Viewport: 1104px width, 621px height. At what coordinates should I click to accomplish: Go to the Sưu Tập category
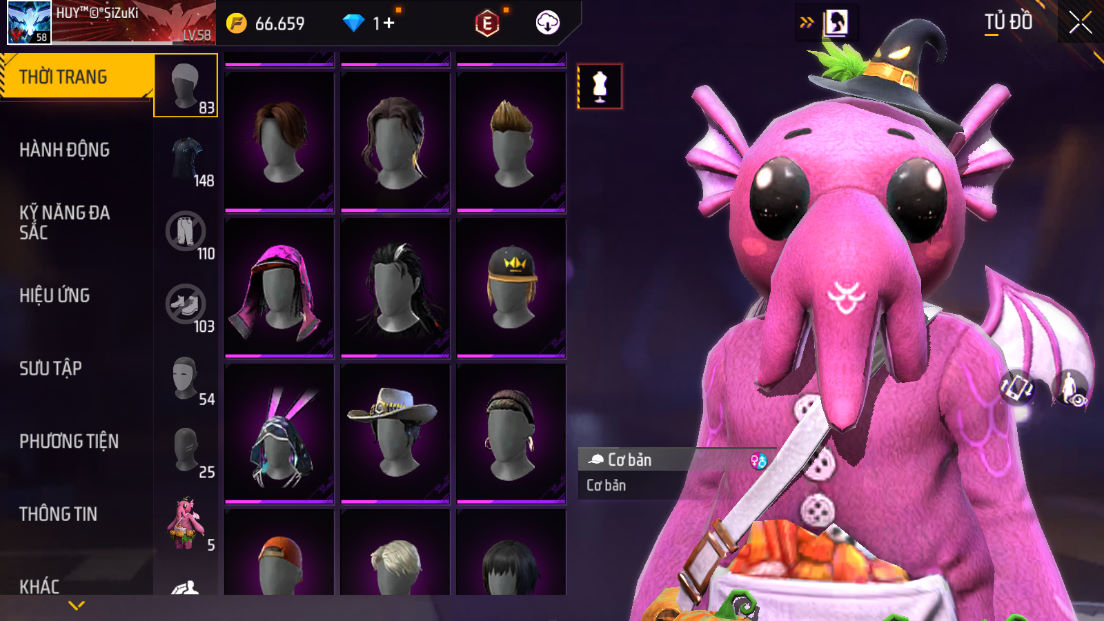coord(51,368)
